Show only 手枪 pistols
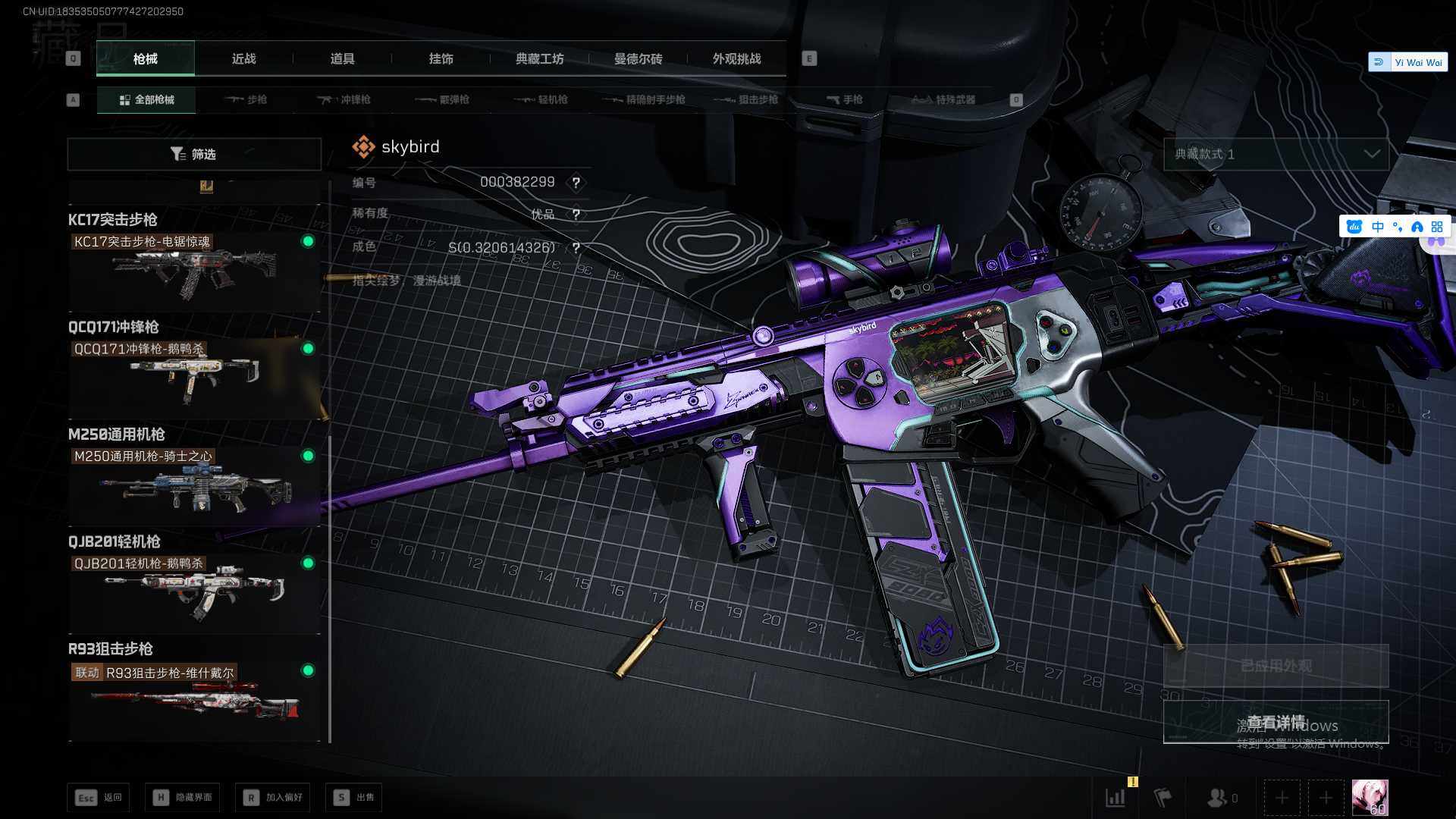Image resolution: width=1456 pixels, height=819 pixels. pos(844,99)
